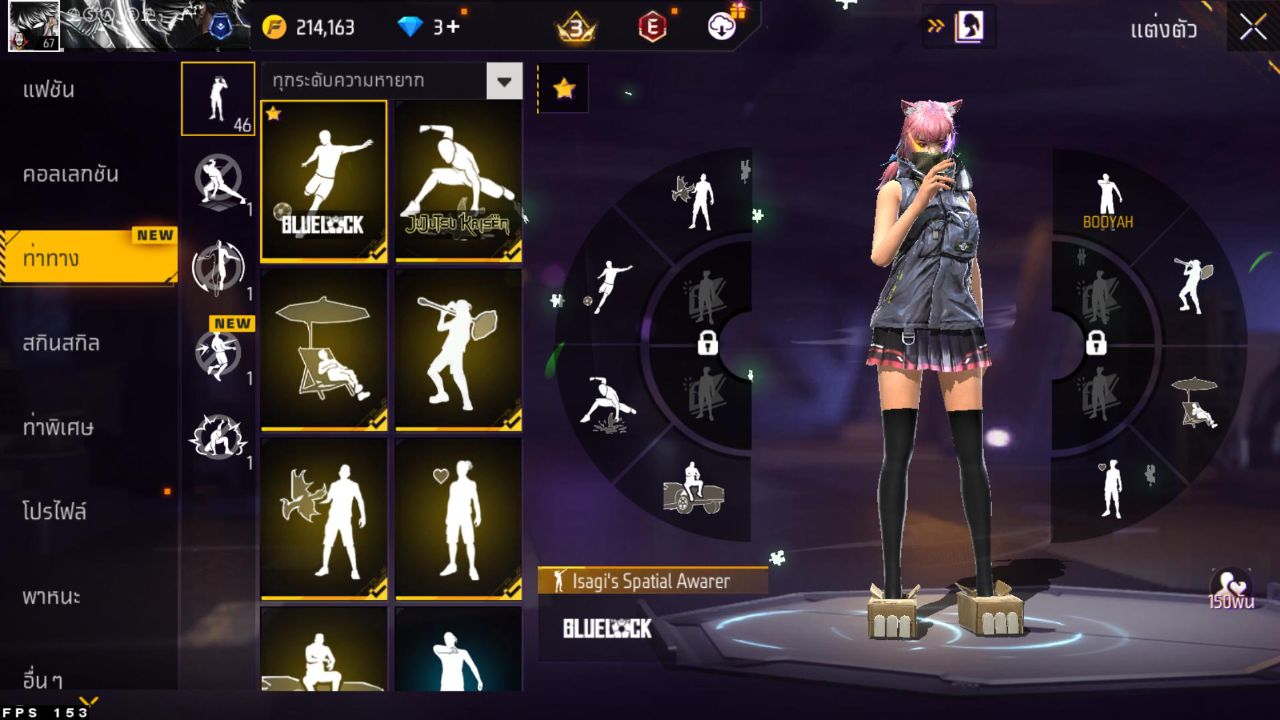
Task: Toggle the favorites star filter
Action: pos(563,88)
